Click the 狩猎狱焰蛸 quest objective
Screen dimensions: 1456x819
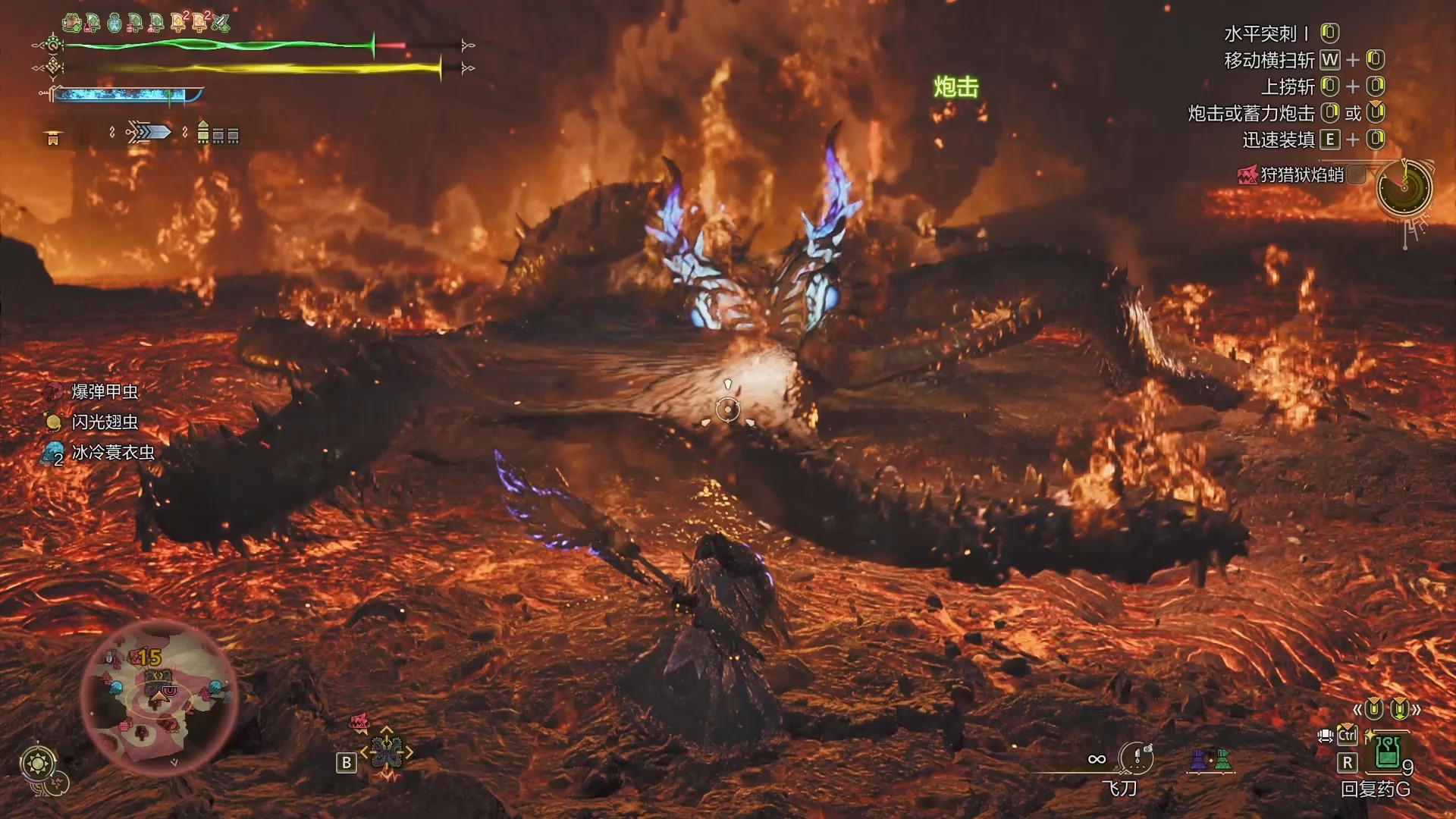1301,175
